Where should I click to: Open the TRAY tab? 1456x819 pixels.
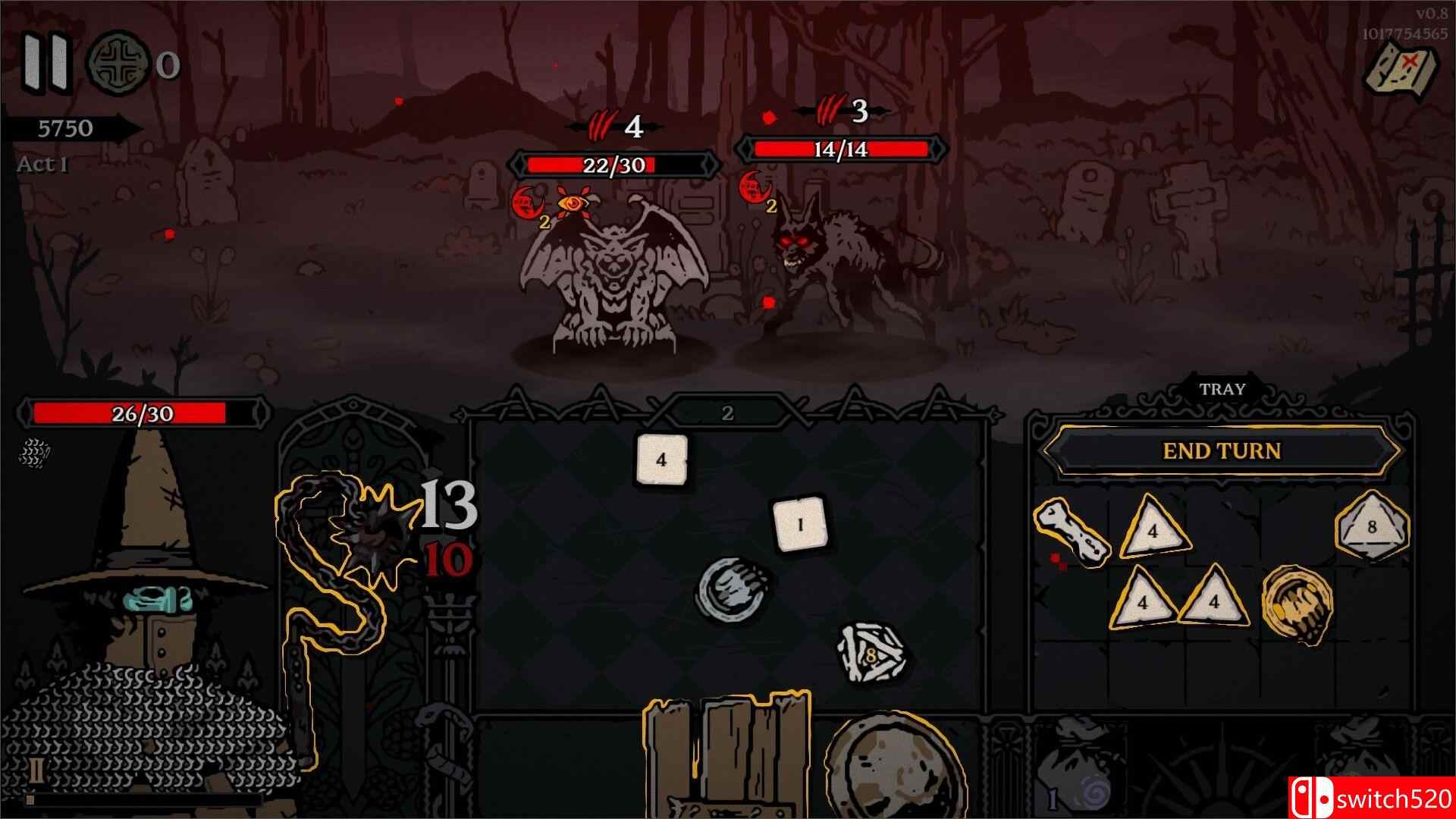1222,389
